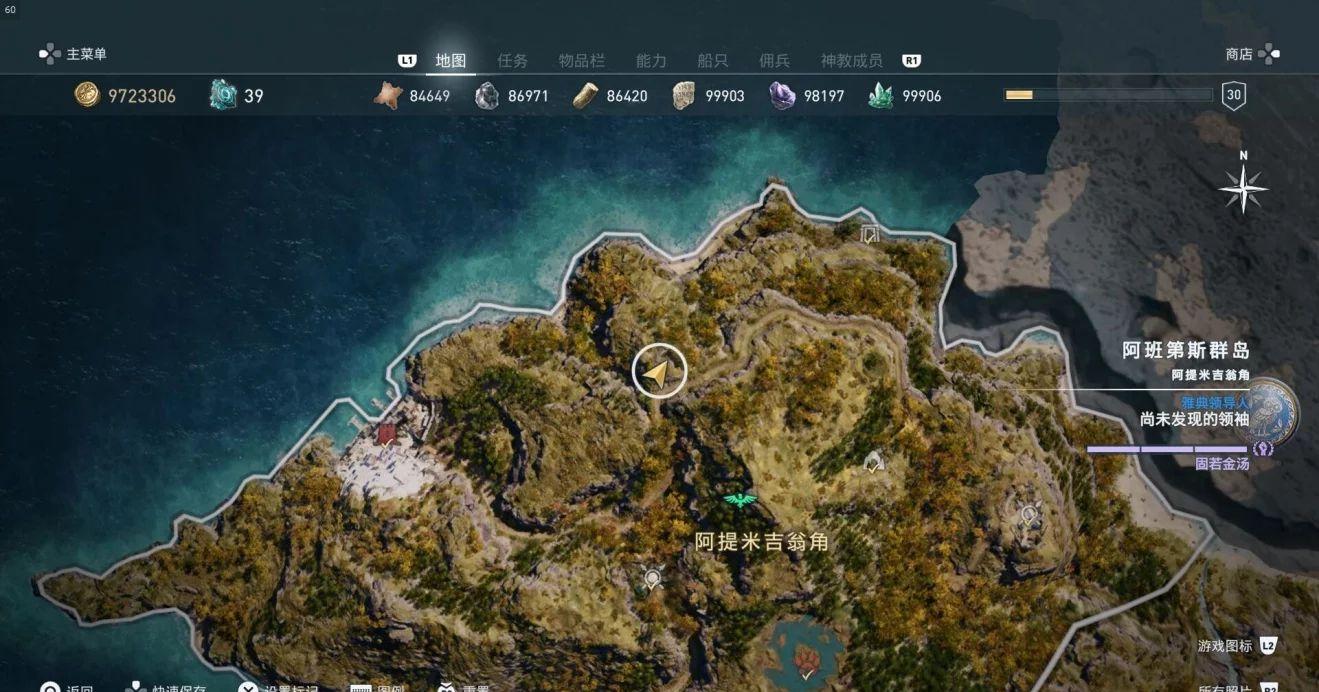This screenshot has width=1319, height=692.
Task: Click the Athenian leader owl emblem
Action: point(1274,411)
